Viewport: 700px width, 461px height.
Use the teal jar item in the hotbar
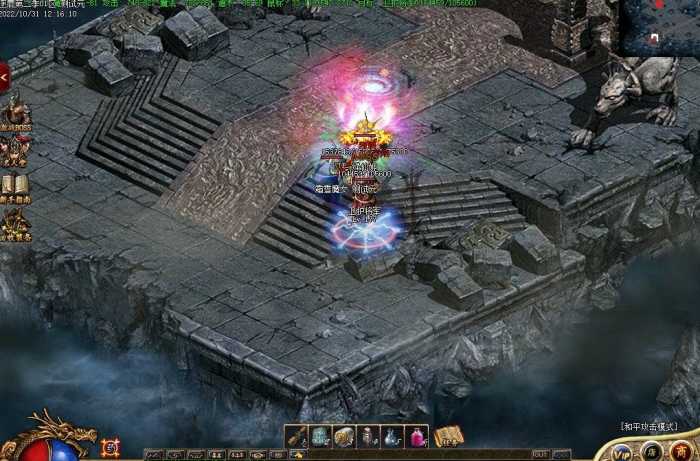coord(320,437)
